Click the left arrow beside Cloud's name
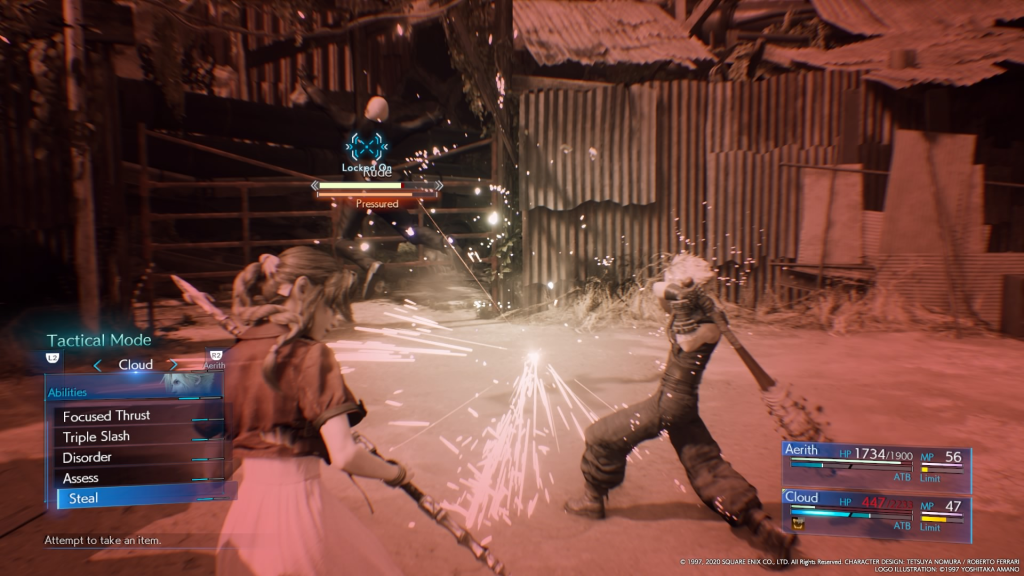1024x576 pixels. 97,365
